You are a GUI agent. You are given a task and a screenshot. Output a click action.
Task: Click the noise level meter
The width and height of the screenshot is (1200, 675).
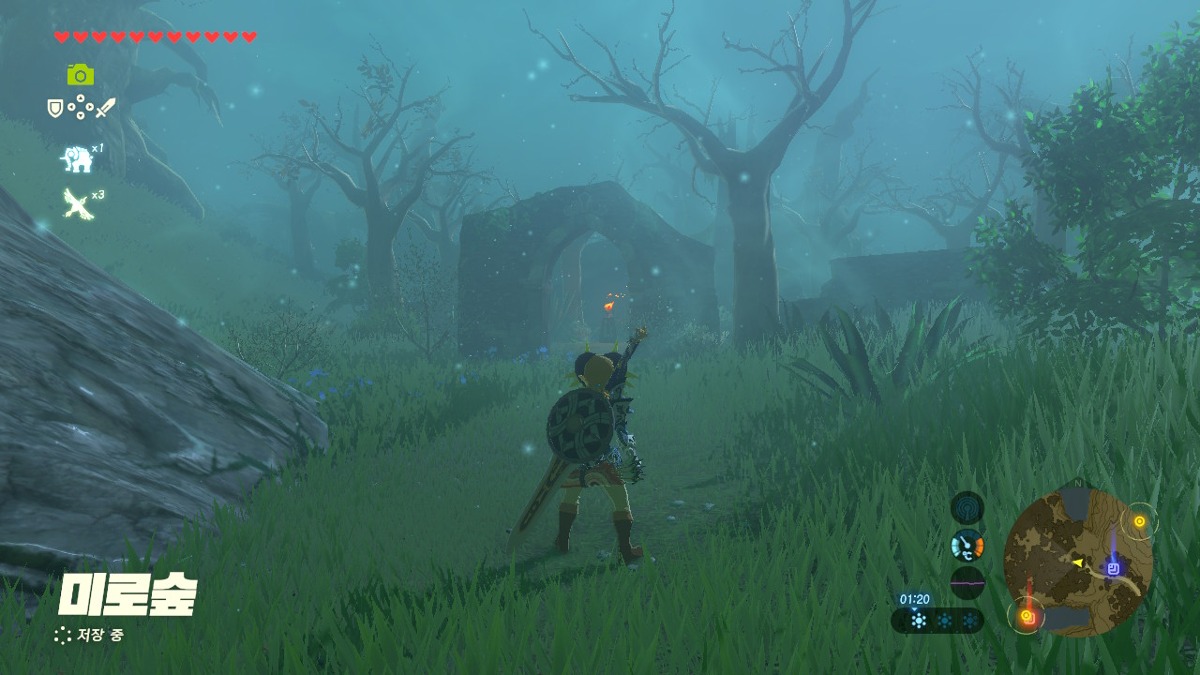(x=967, y=582)
